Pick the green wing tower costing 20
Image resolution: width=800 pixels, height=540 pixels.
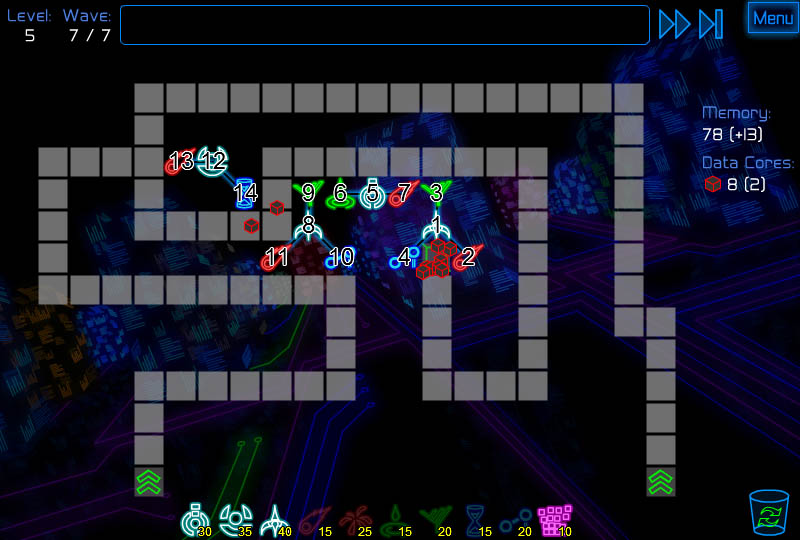[x=433, y=520]
